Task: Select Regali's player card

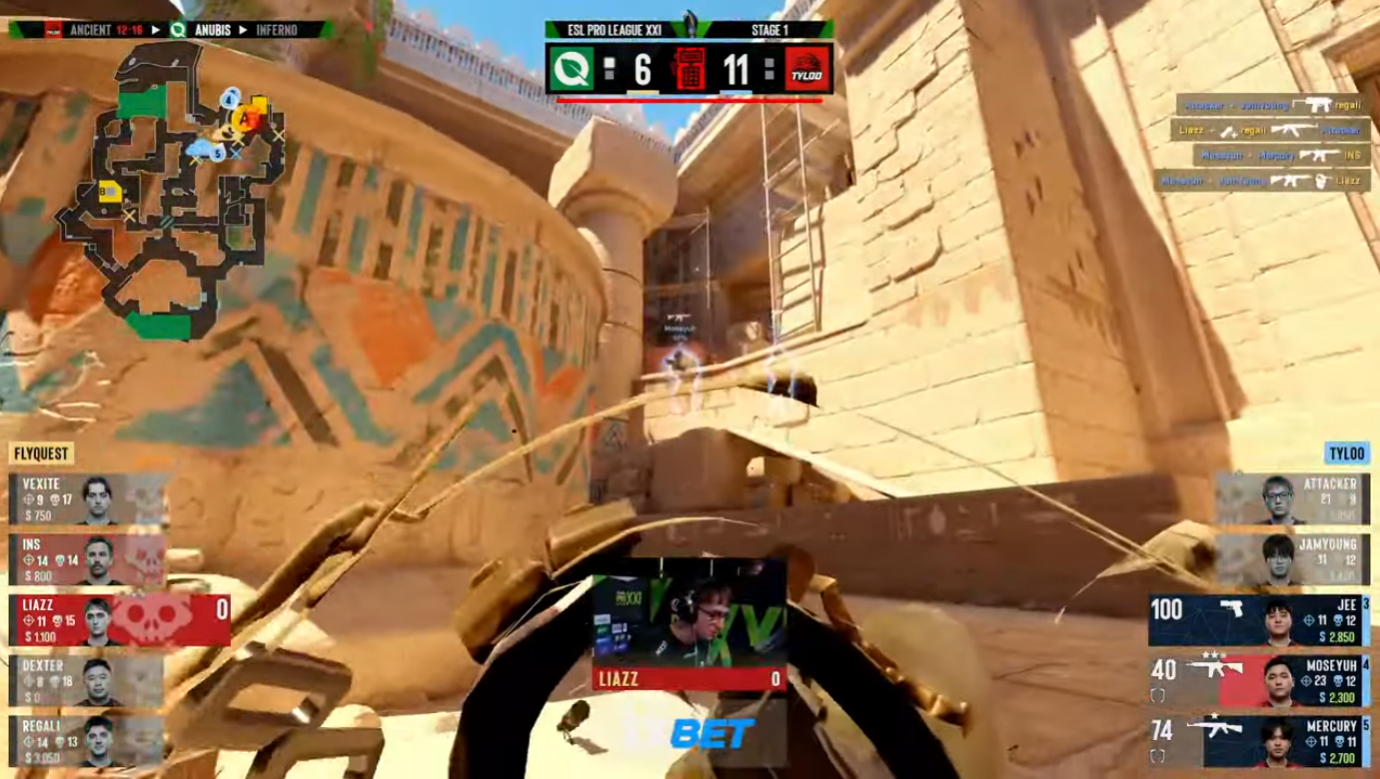Action: pyautogui.click(x=88, y=741)
